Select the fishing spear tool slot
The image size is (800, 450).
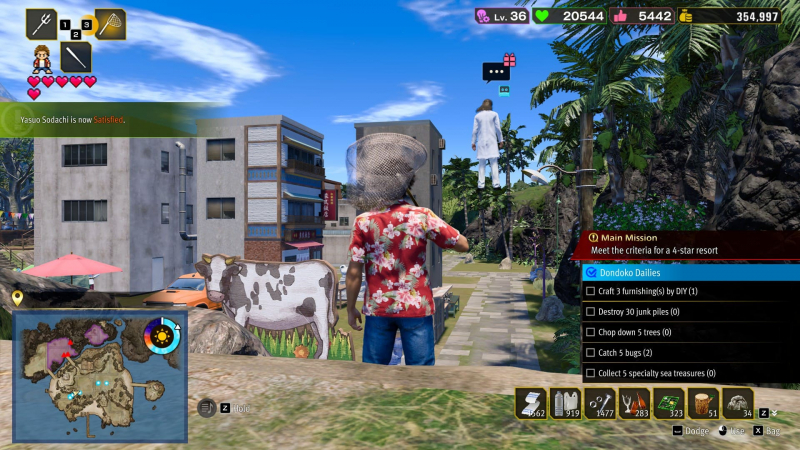[41, 23]
